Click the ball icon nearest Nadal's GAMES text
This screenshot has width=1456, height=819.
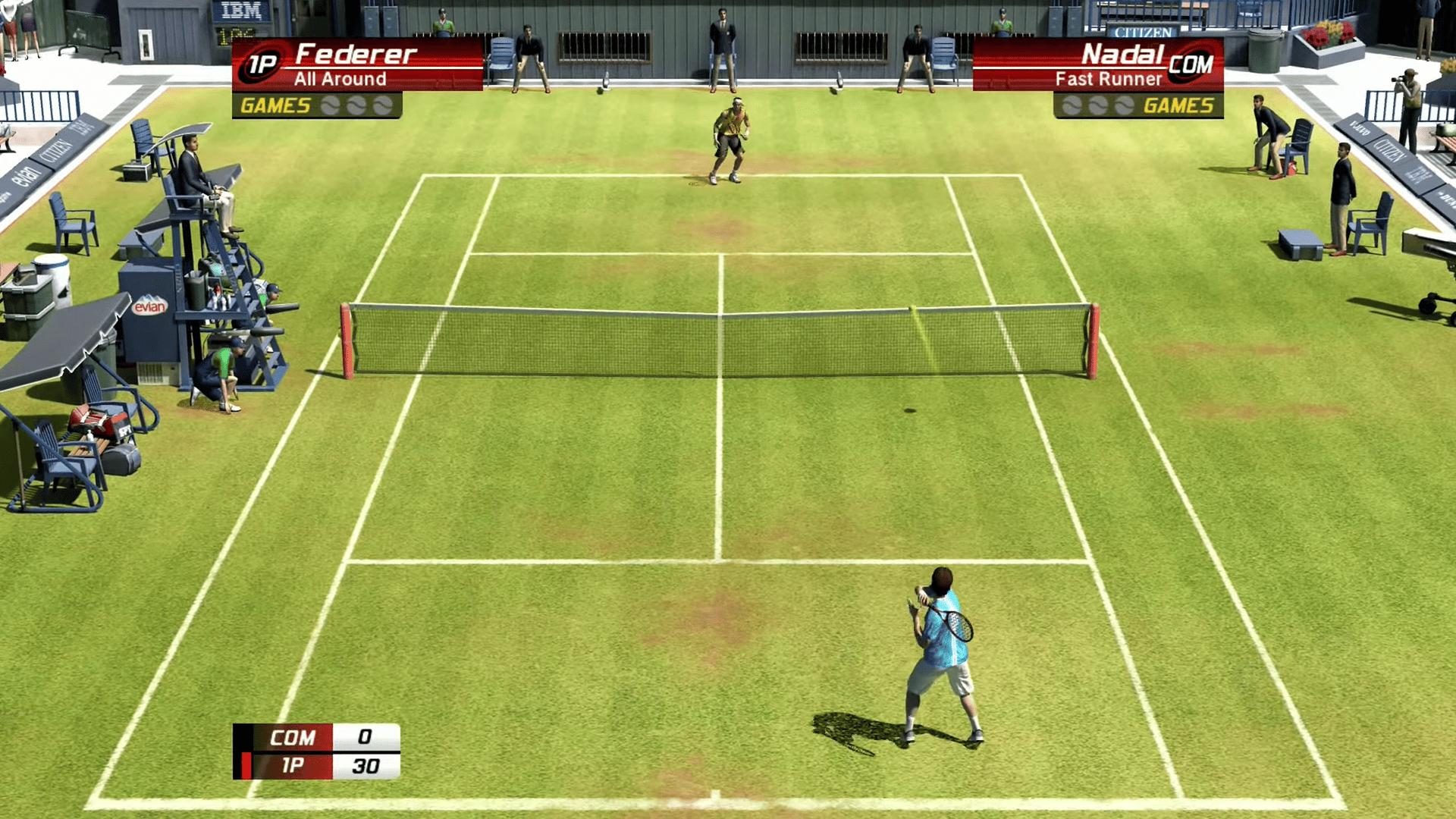[x=1123, y=105]
